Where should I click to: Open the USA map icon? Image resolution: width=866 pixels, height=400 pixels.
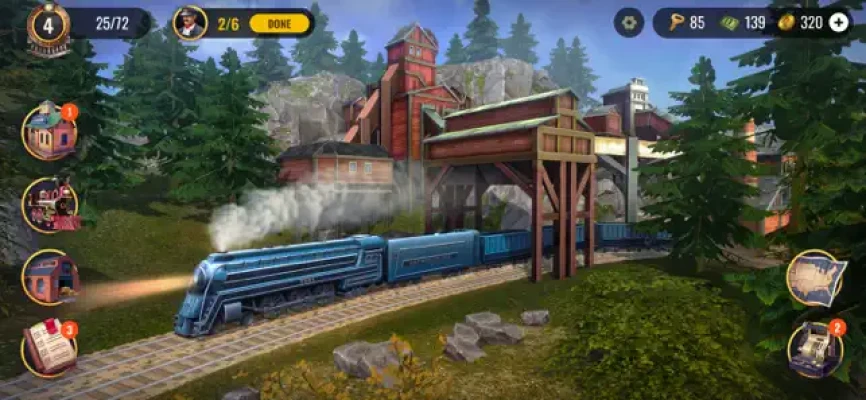pos(815,278)
